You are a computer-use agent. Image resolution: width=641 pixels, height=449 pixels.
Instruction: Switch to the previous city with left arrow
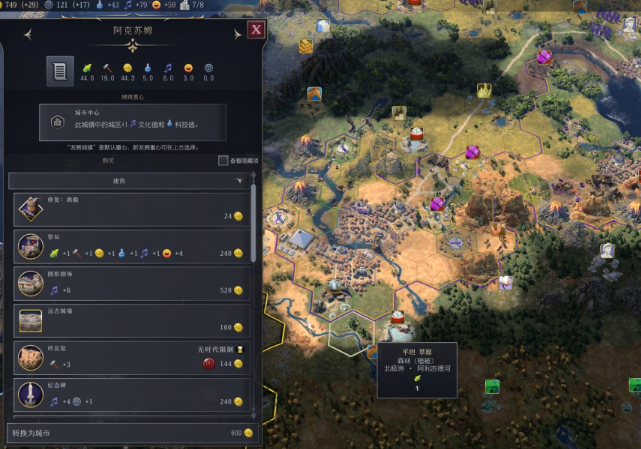29,35
